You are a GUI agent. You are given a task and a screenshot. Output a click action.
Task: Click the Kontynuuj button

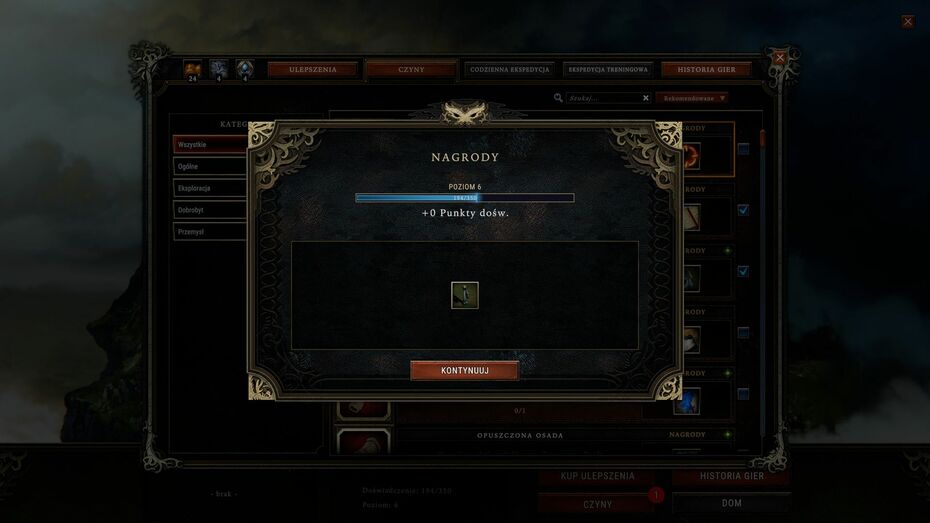(x=464, y=370)
